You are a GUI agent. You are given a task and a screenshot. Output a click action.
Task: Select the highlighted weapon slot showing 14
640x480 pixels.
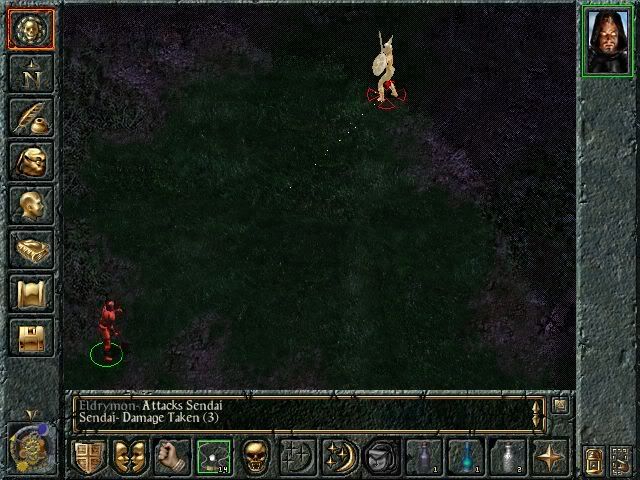tap(214, 456)
